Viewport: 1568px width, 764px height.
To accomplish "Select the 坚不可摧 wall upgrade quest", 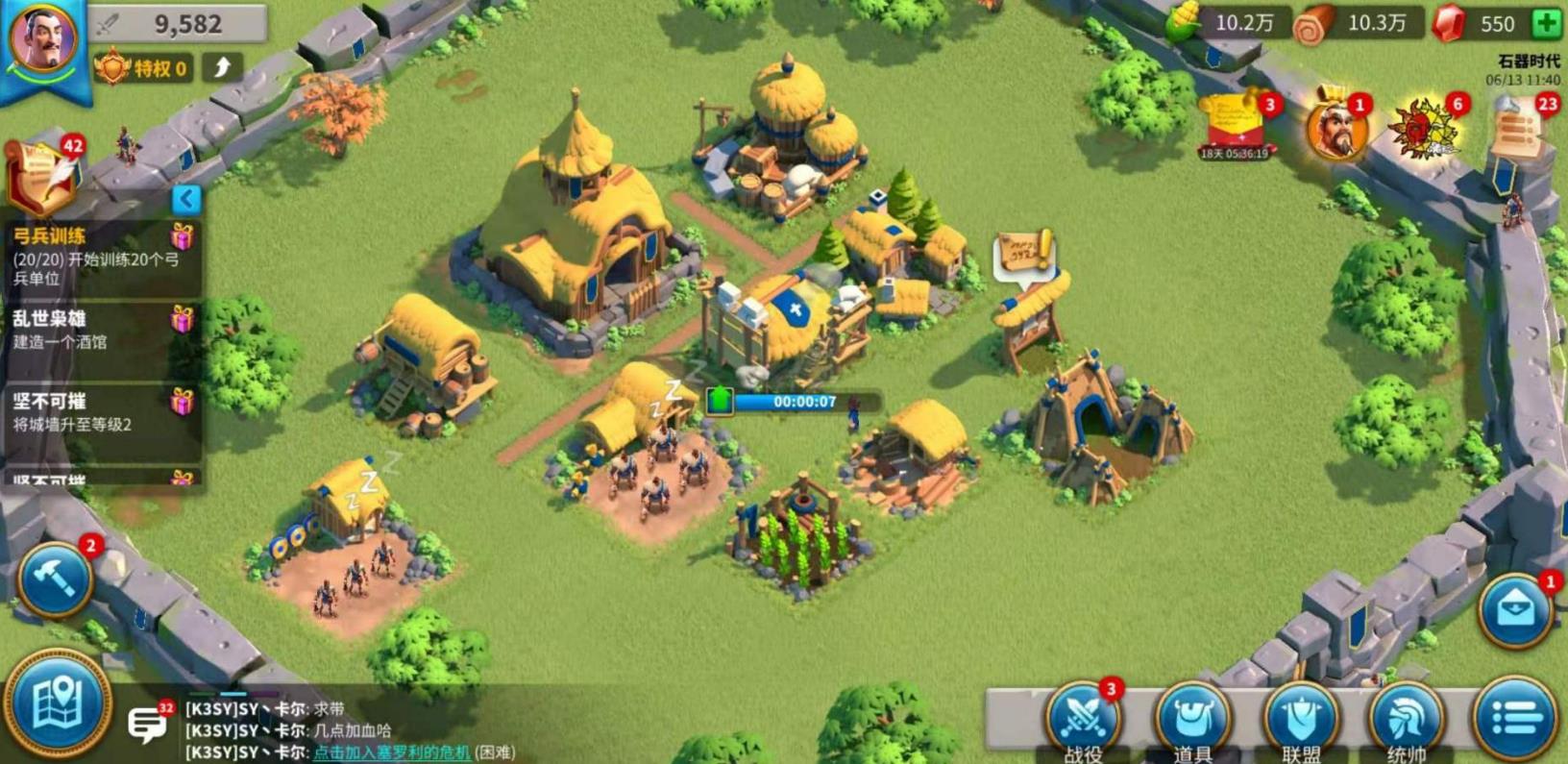I will [100, 411].
